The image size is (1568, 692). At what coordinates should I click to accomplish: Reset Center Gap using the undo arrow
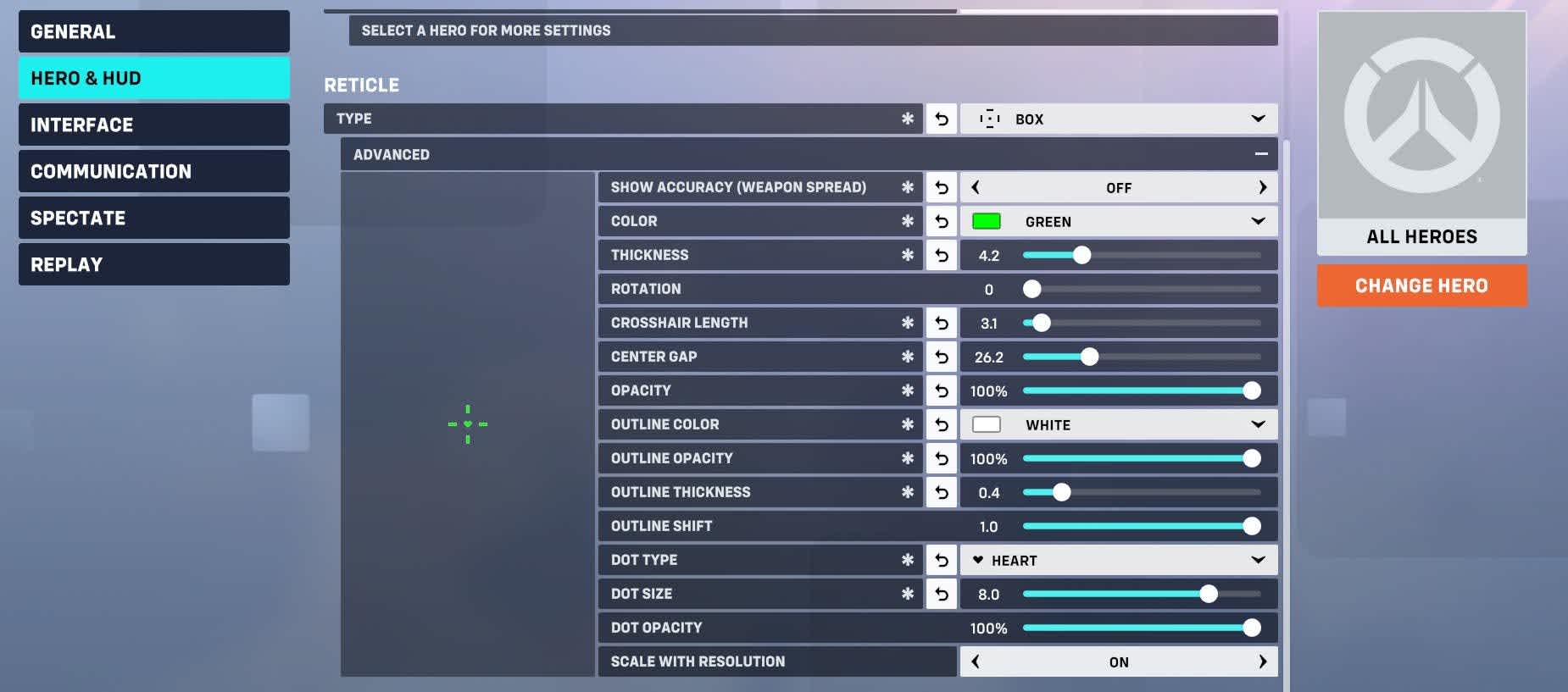pyautogui.click(x=941, y=357)
